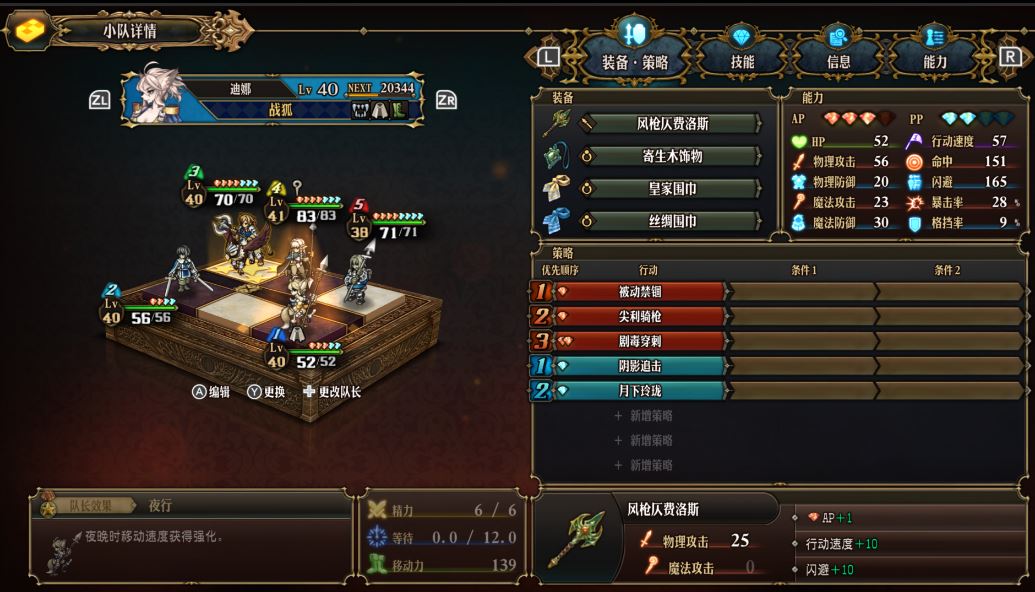Select the level 40 unit with 56 HP
1035x592 pixels.
[x=183, y=270]
